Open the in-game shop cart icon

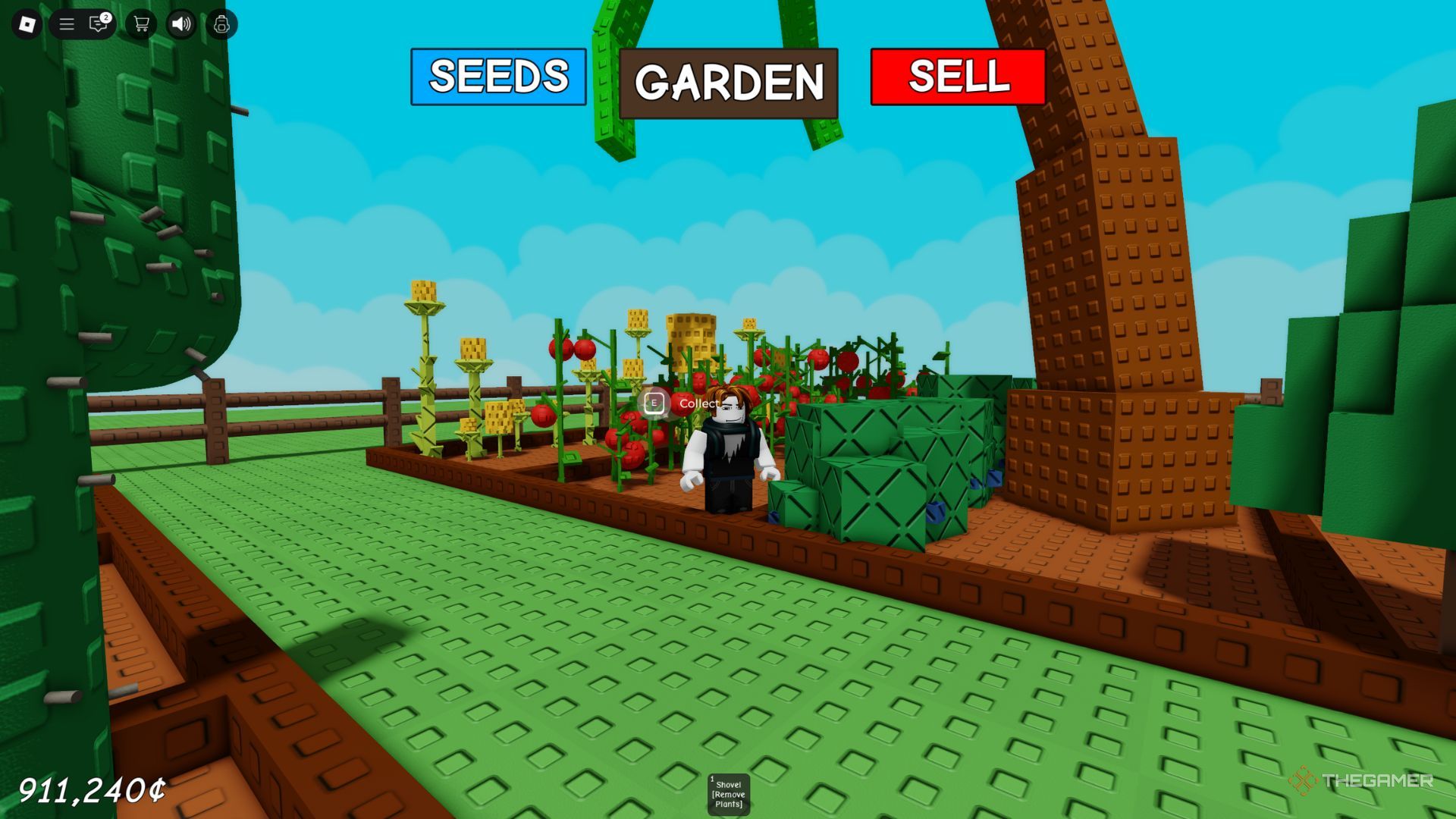tap(140, 24)
